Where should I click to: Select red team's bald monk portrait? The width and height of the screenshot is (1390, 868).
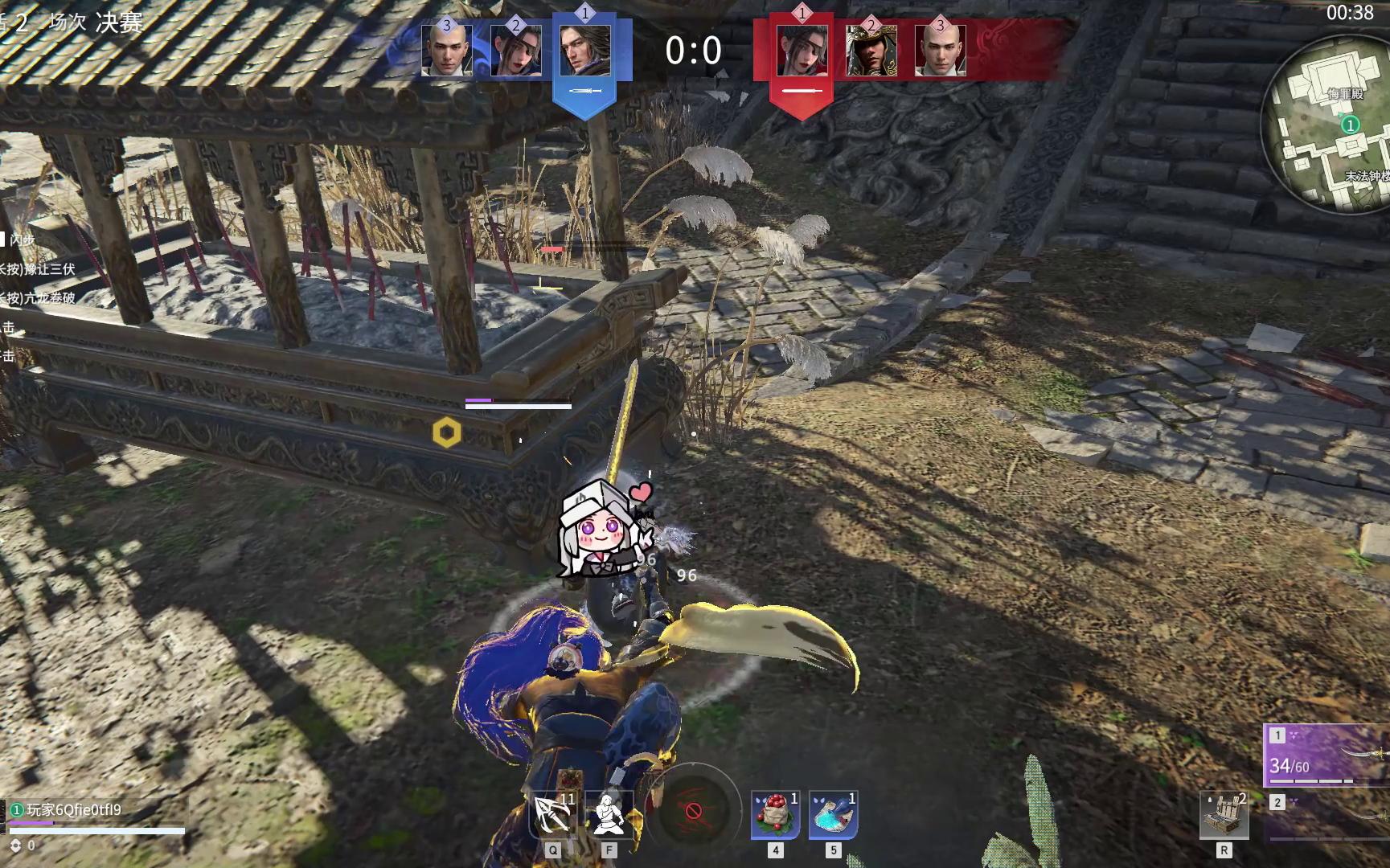(x=940, y=51)
